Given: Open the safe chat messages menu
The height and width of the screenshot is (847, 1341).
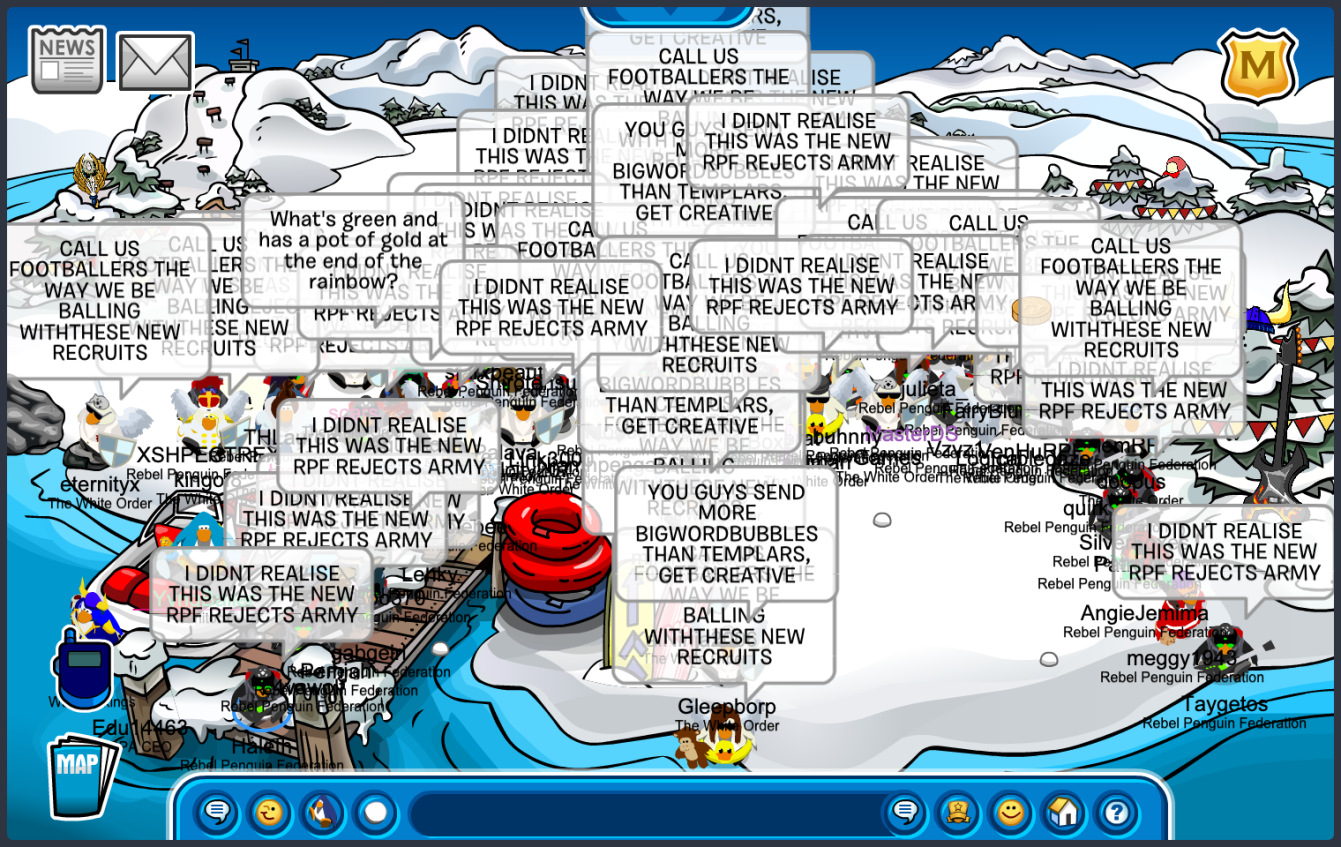Looking at the screenshot, I should pos(216,811).
